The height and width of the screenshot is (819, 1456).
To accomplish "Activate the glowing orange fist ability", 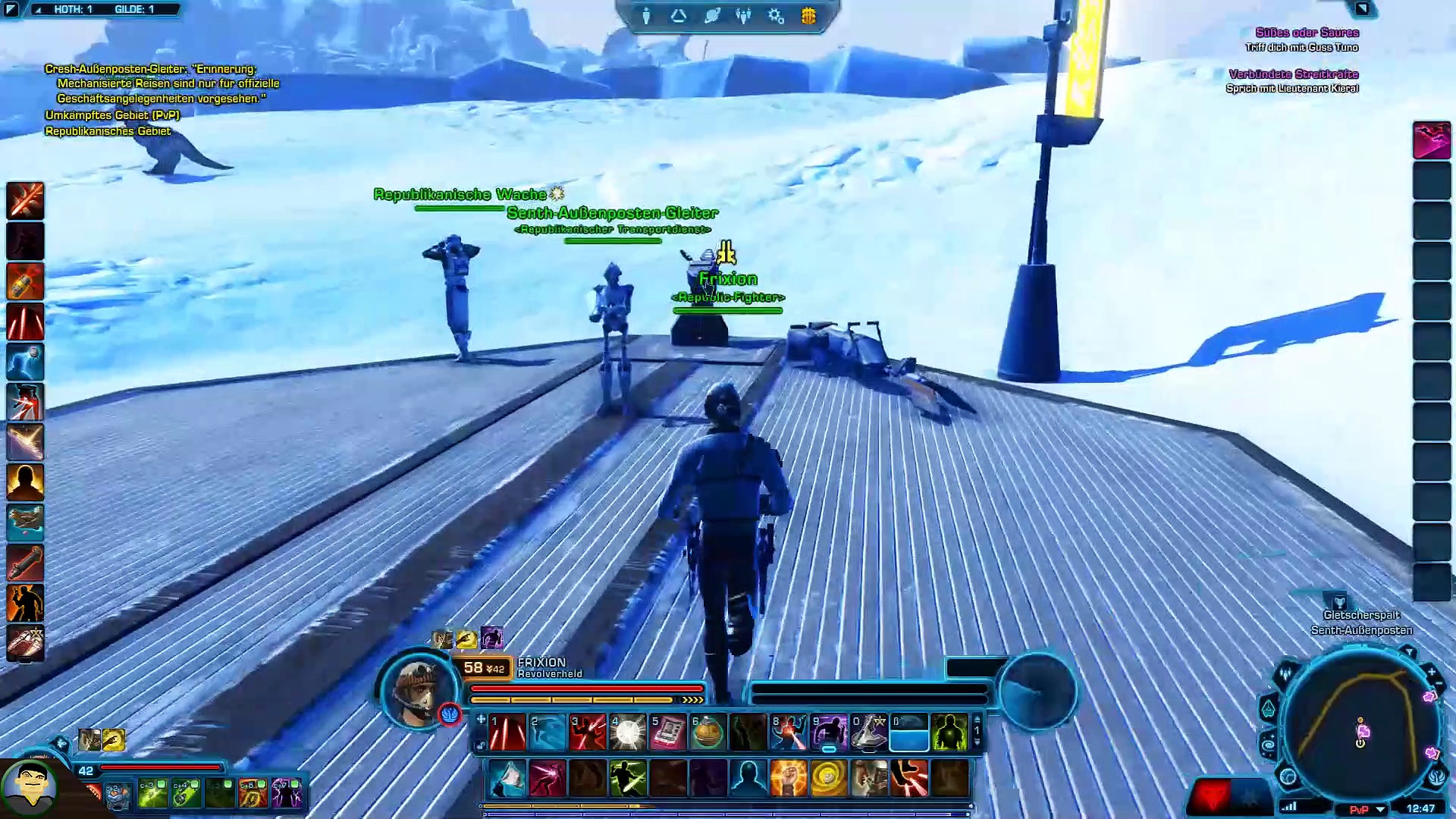I will (x=788, y=779).
